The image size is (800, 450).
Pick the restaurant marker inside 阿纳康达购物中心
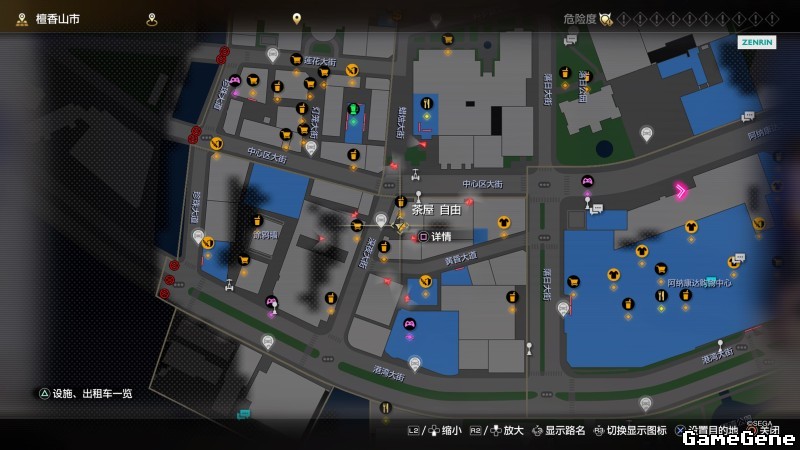661,295
